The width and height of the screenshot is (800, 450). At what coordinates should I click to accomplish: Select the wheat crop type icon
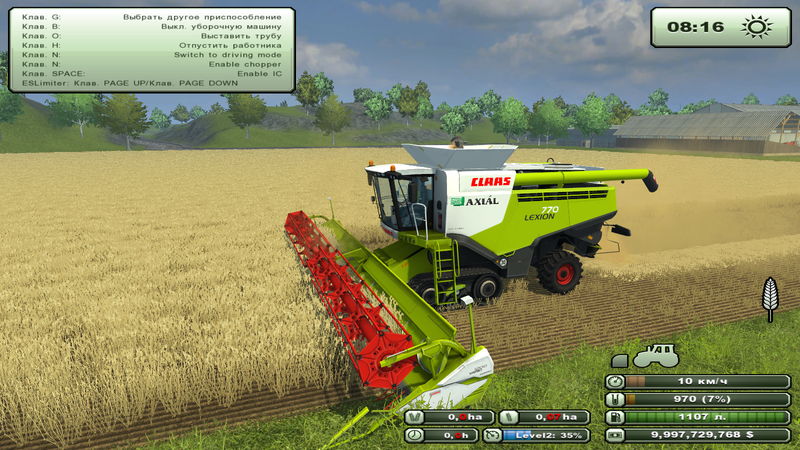click(x=769, y=298)
